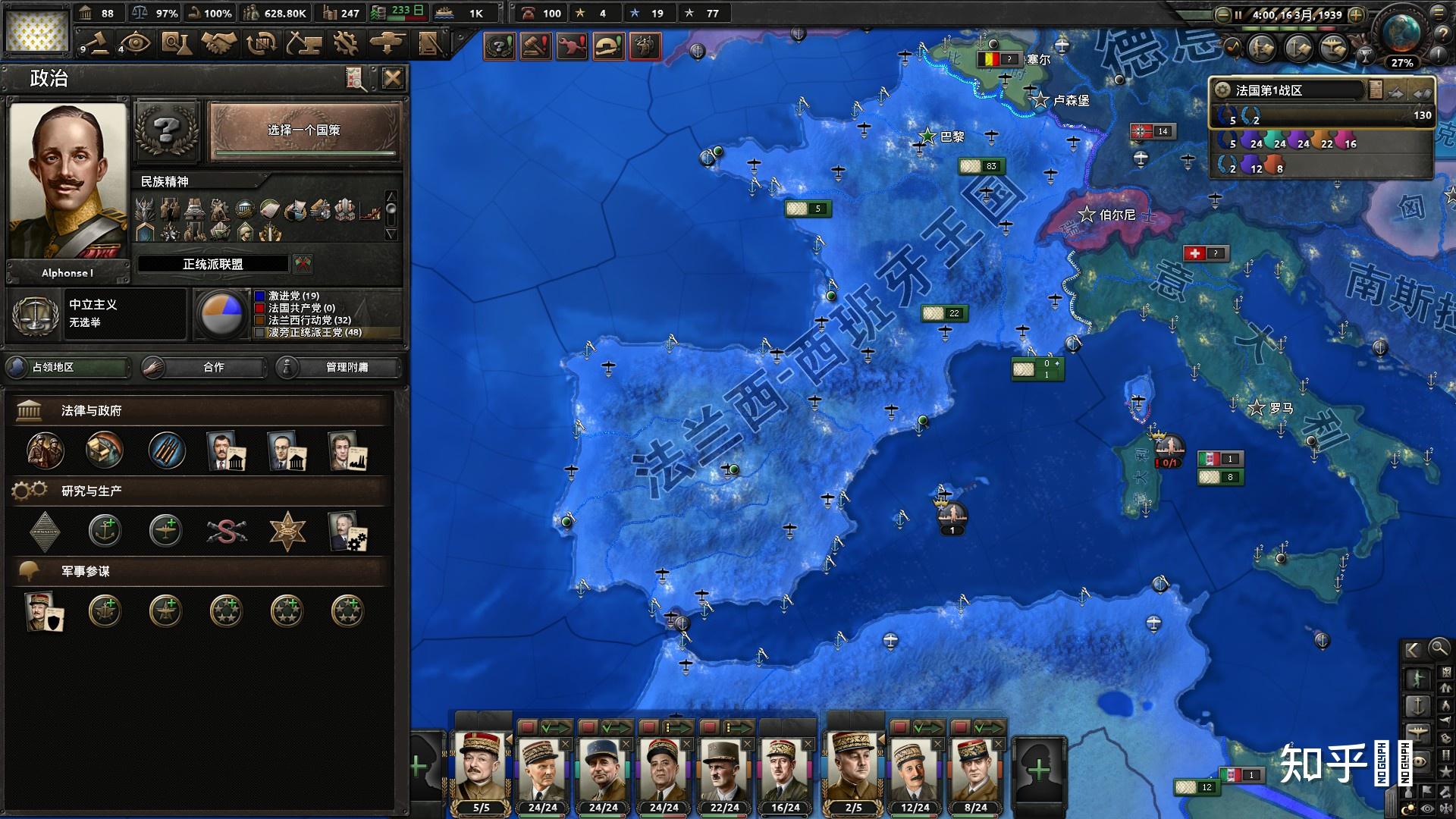This screenshot has height=819, width=1456.
Task: Open the map search magnifier button
Action: coord(1438,648)
